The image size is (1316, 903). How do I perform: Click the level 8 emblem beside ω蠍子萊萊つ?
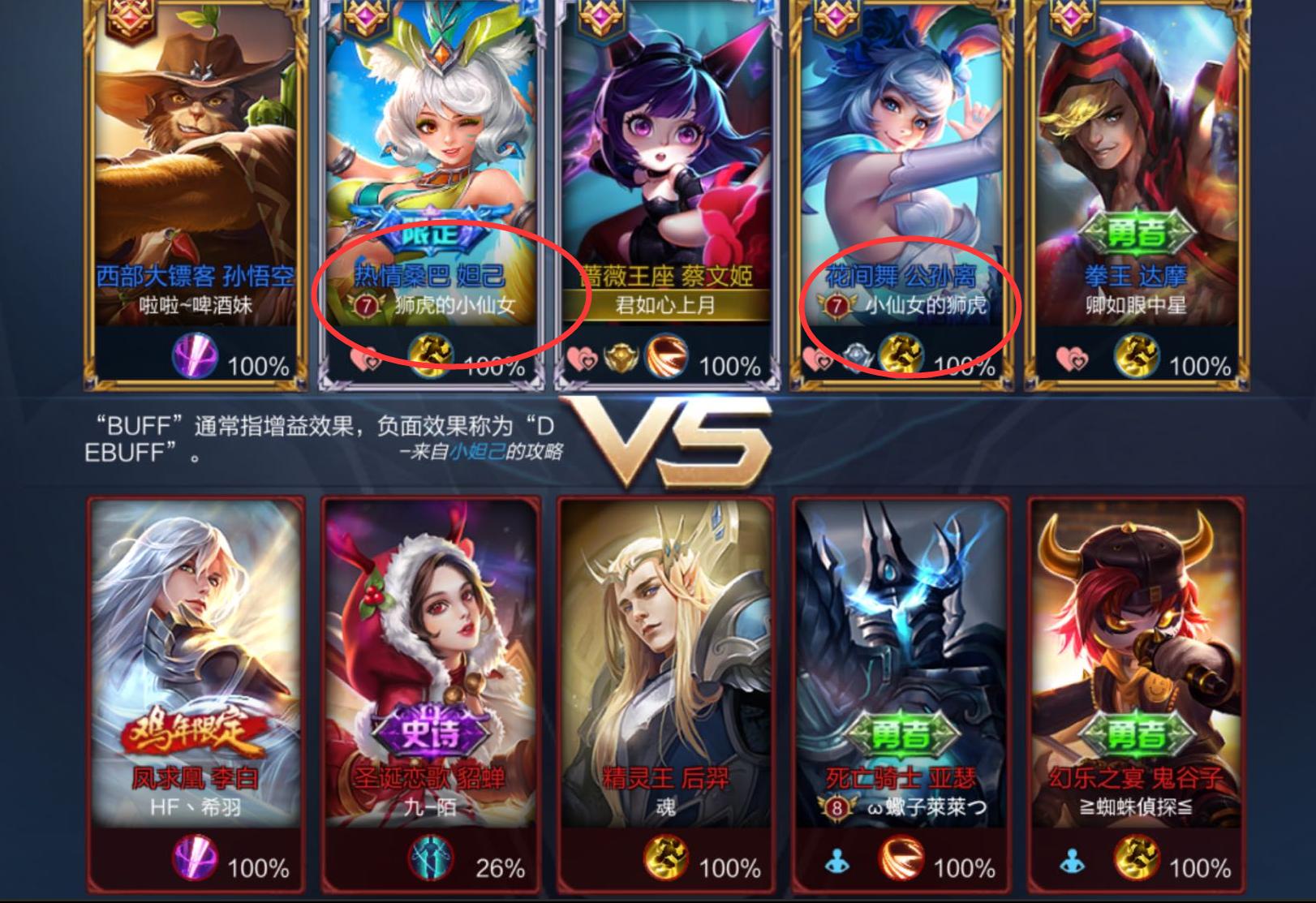pyautogui.click(x=836, y=808)
